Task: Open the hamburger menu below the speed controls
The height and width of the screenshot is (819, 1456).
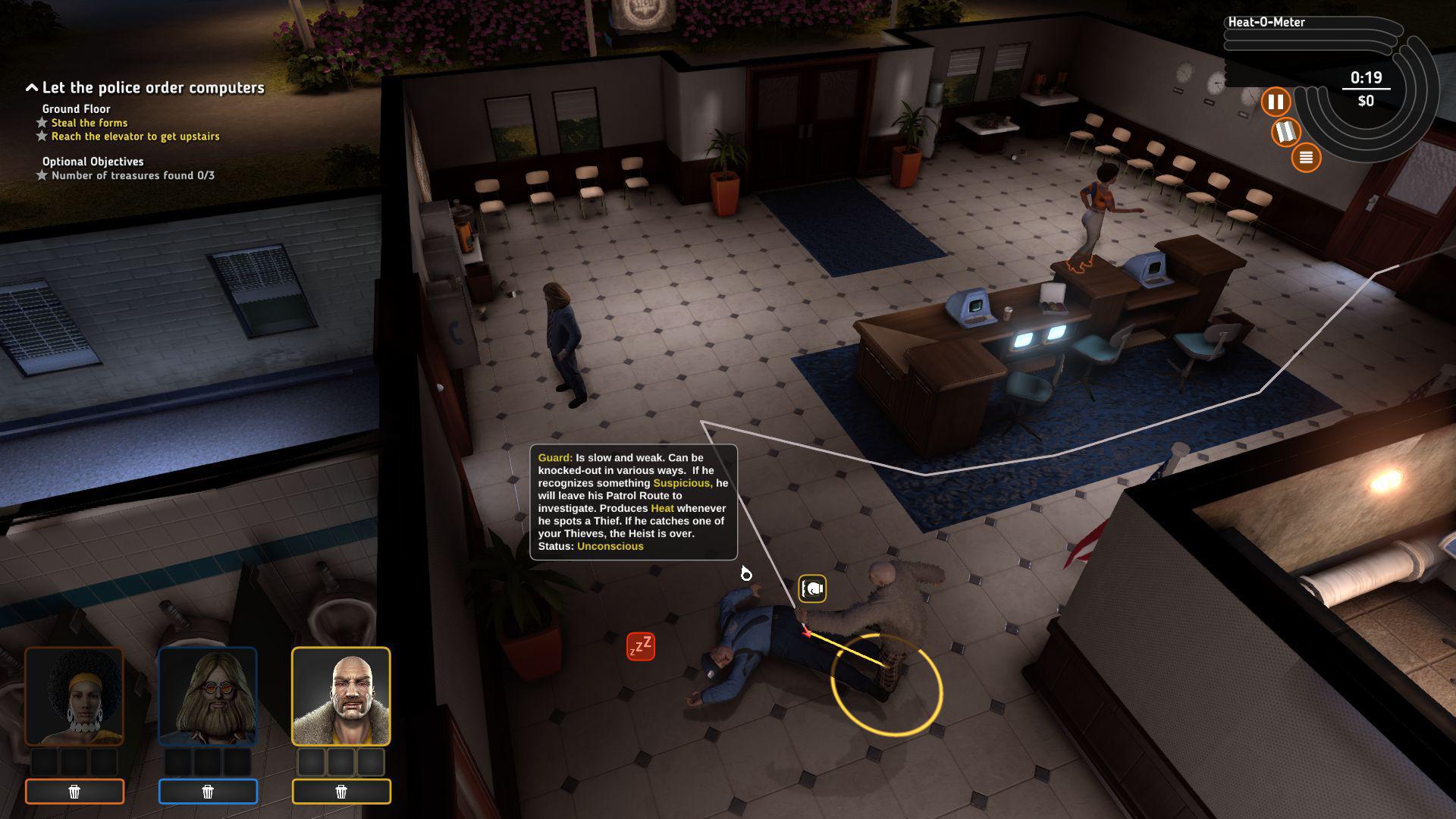Action: point(1307,158)
